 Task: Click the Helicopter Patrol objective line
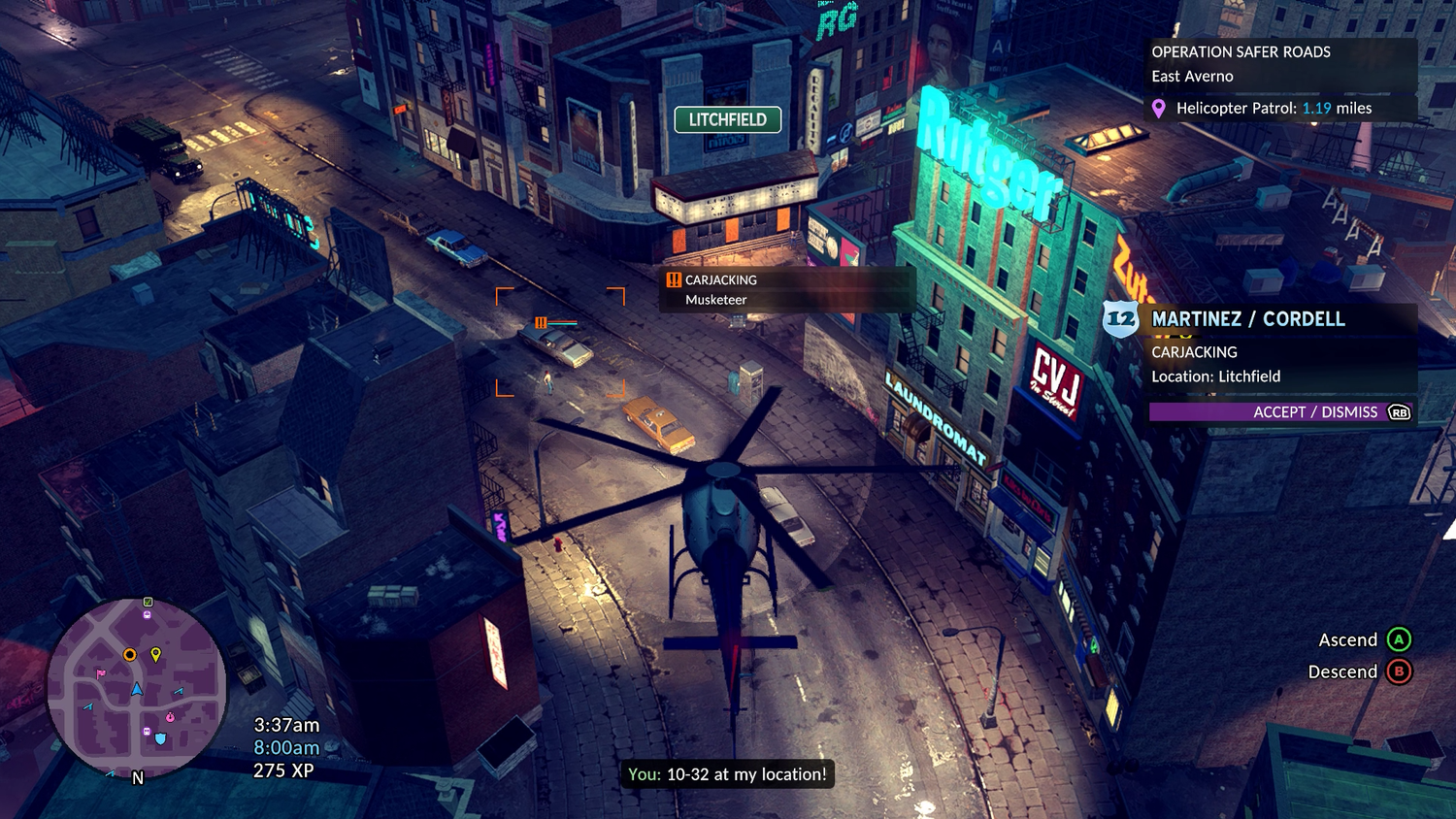pos(1274,109)
